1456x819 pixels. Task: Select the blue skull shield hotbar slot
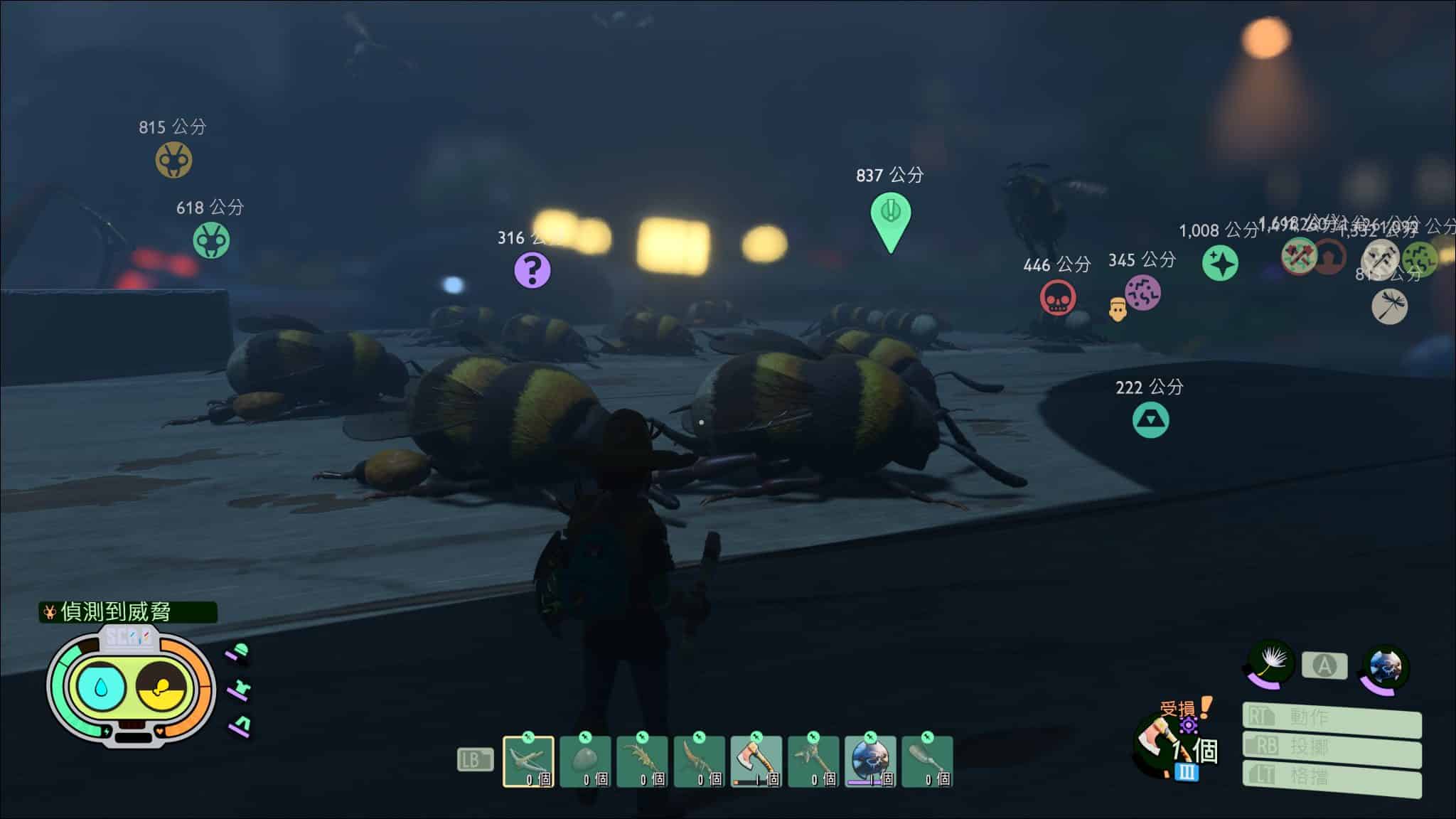pos(870,761)
